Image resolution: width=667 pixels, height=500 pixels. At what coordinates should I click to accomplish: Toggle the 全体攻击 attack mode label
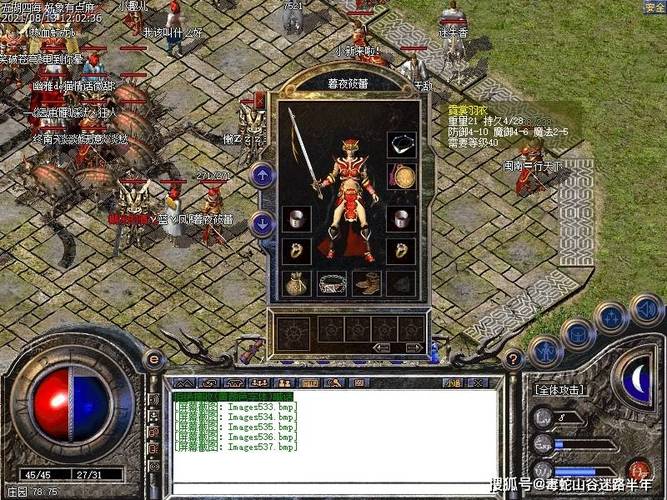click(560, 390)
